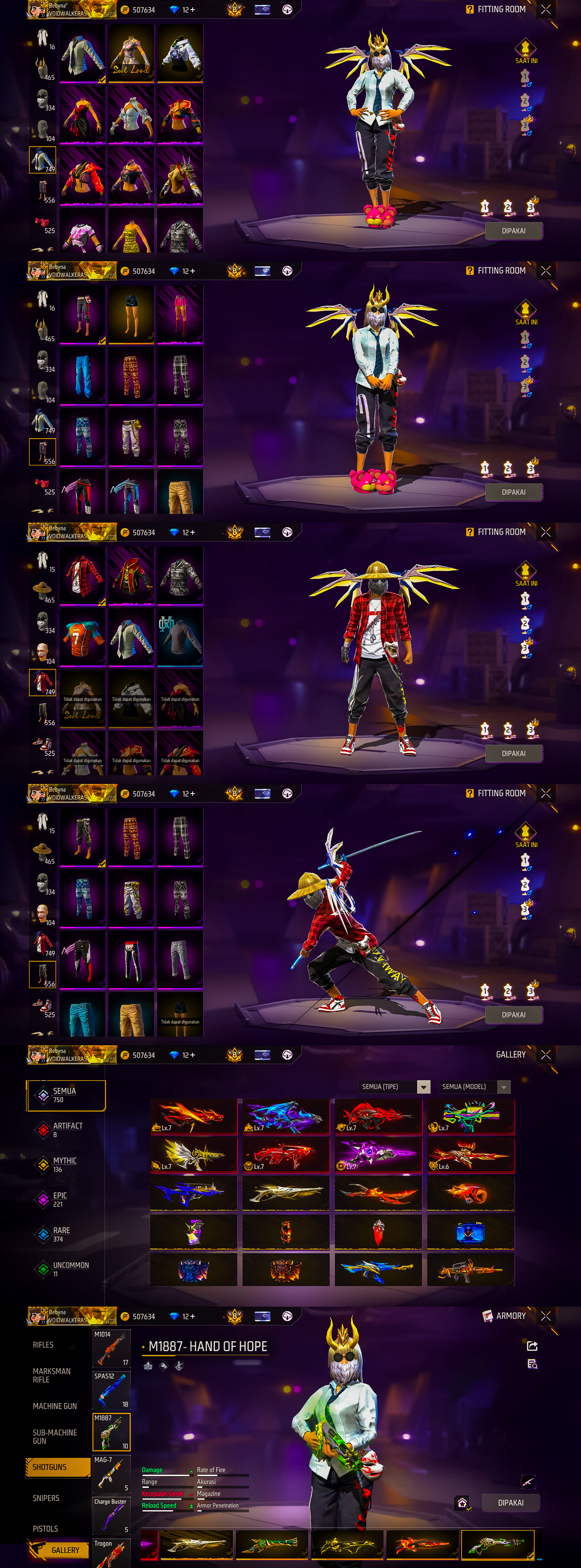Open the MARKSMAN RIFLE category
Viewport: 581px width, 1568px height.
coord(51,1375)
